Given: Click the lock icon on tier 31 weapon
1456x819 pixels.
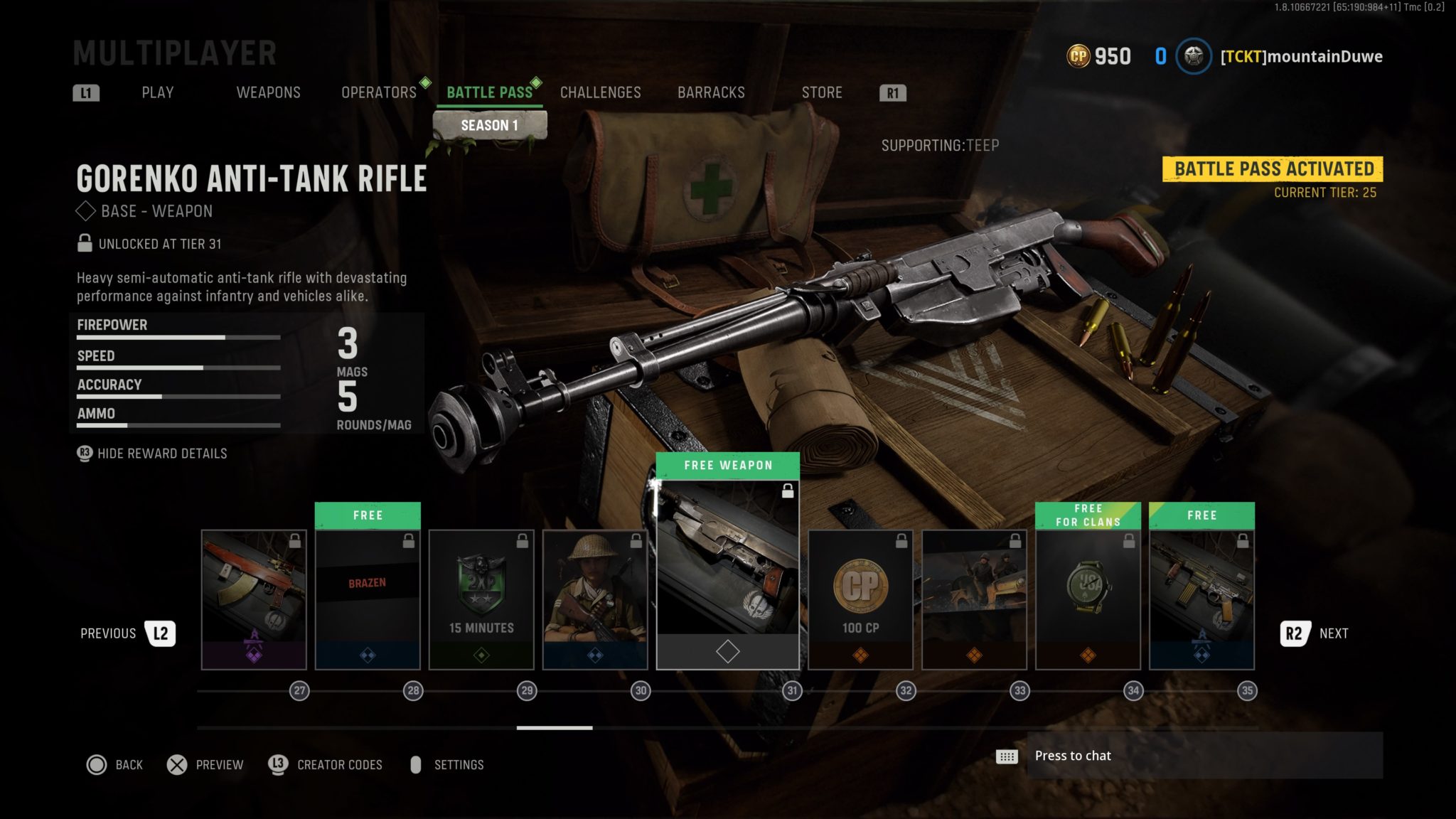Looking at the screenshot, I should point(788,491).
